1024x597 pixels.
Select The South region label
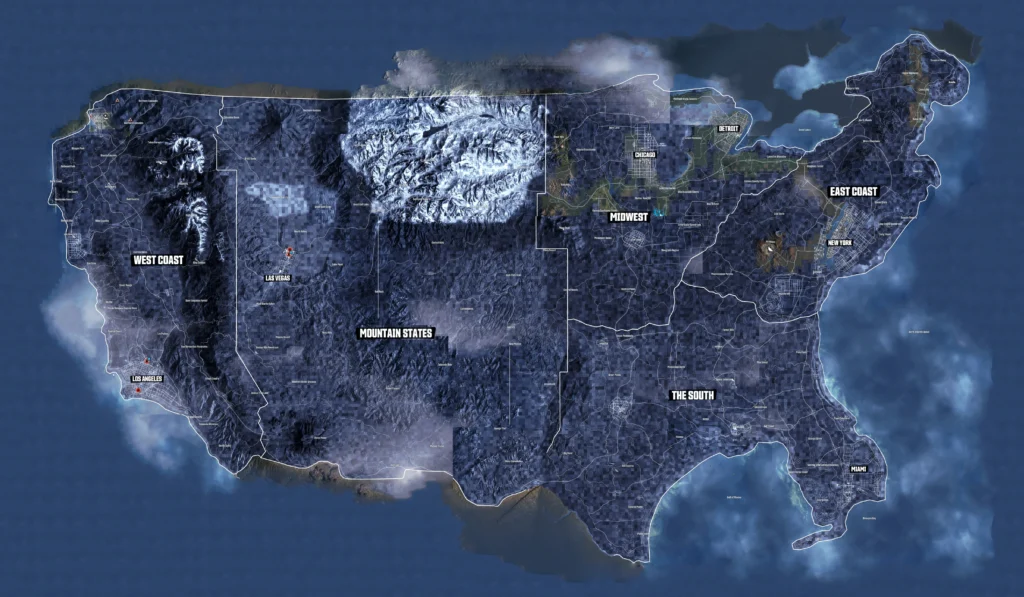point(692,396)
